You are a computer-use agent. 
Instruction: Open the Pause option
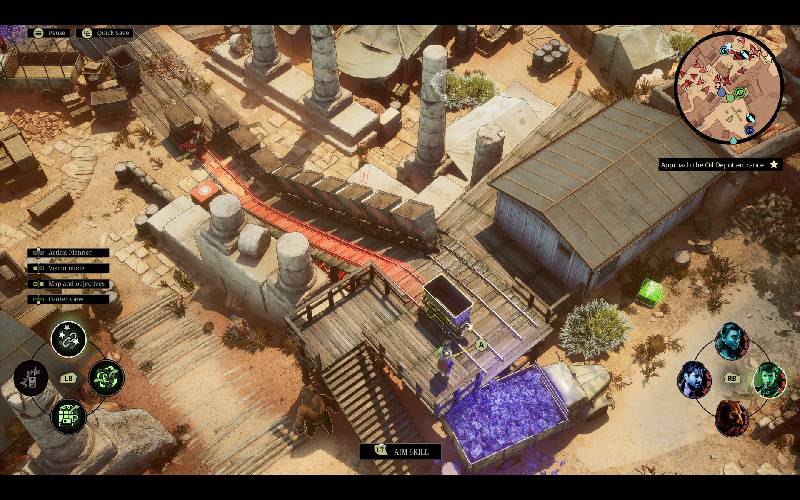tap(50, 32)
